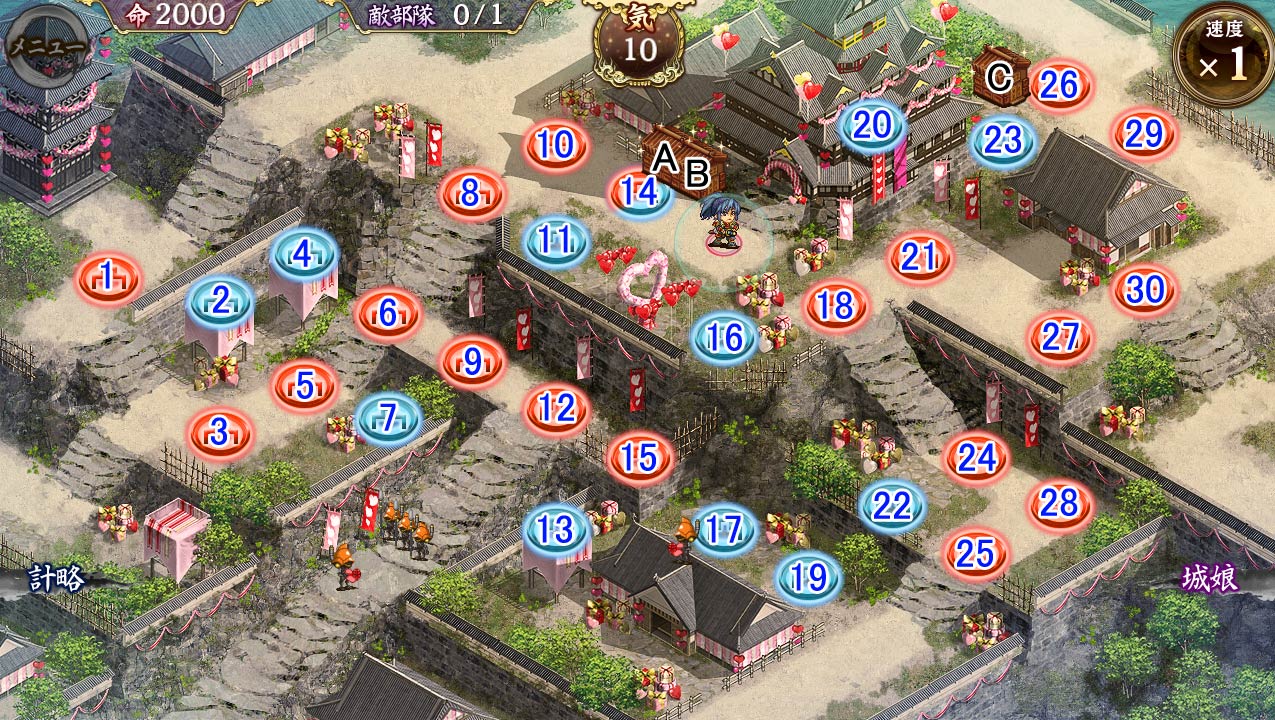Choose blue placement tile number 16

click(x=725, y=338)
